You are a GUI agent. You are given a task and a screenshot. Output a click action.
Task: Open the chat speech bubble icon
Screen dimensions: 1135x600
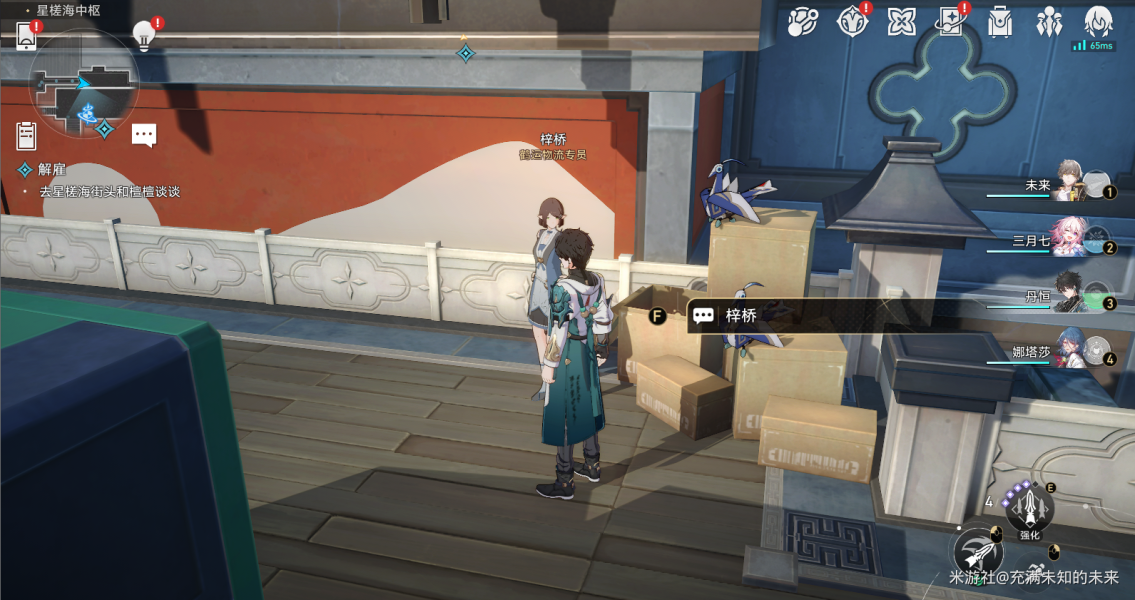click(144, 135)
